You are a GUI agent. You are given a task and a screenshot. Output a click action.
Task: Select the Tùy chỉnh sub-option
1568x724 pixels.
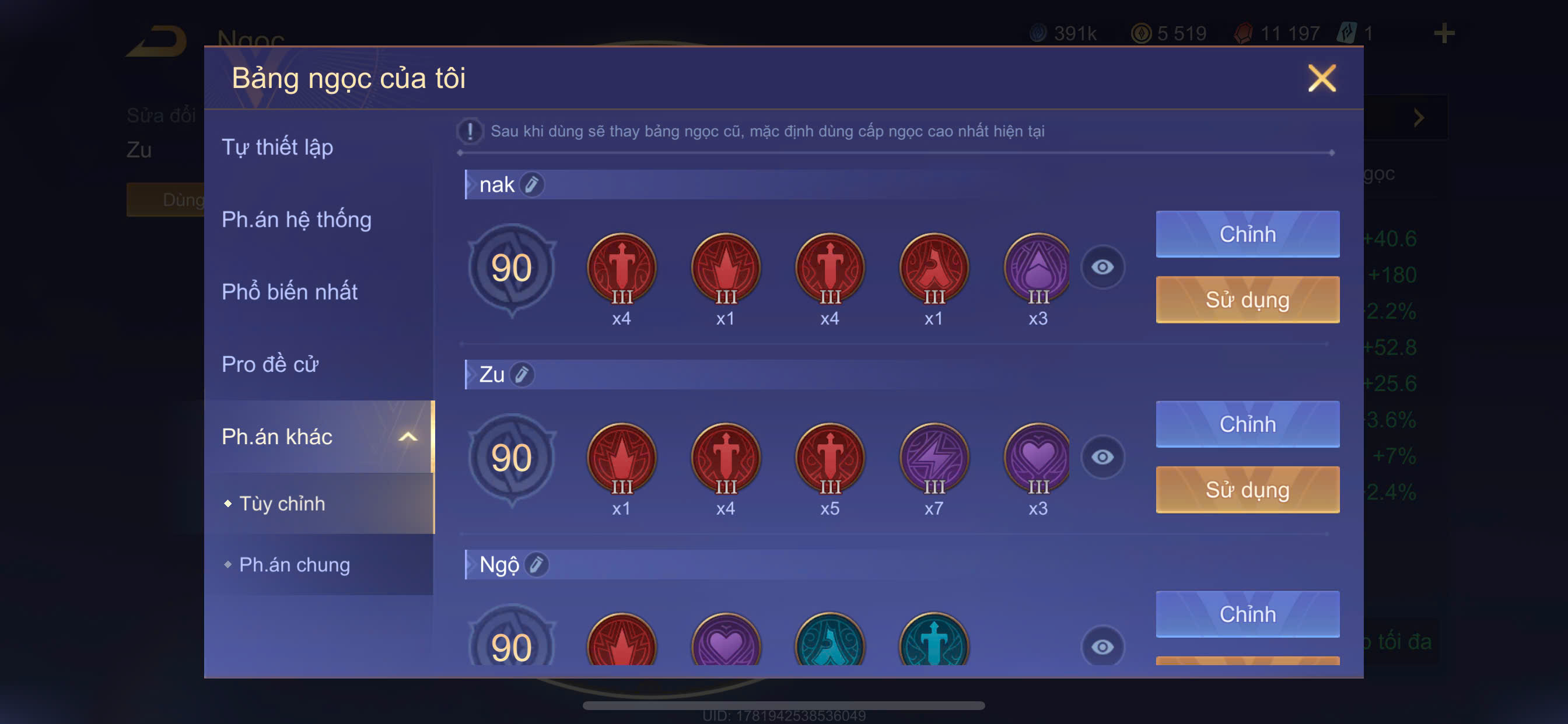[282, 504]
